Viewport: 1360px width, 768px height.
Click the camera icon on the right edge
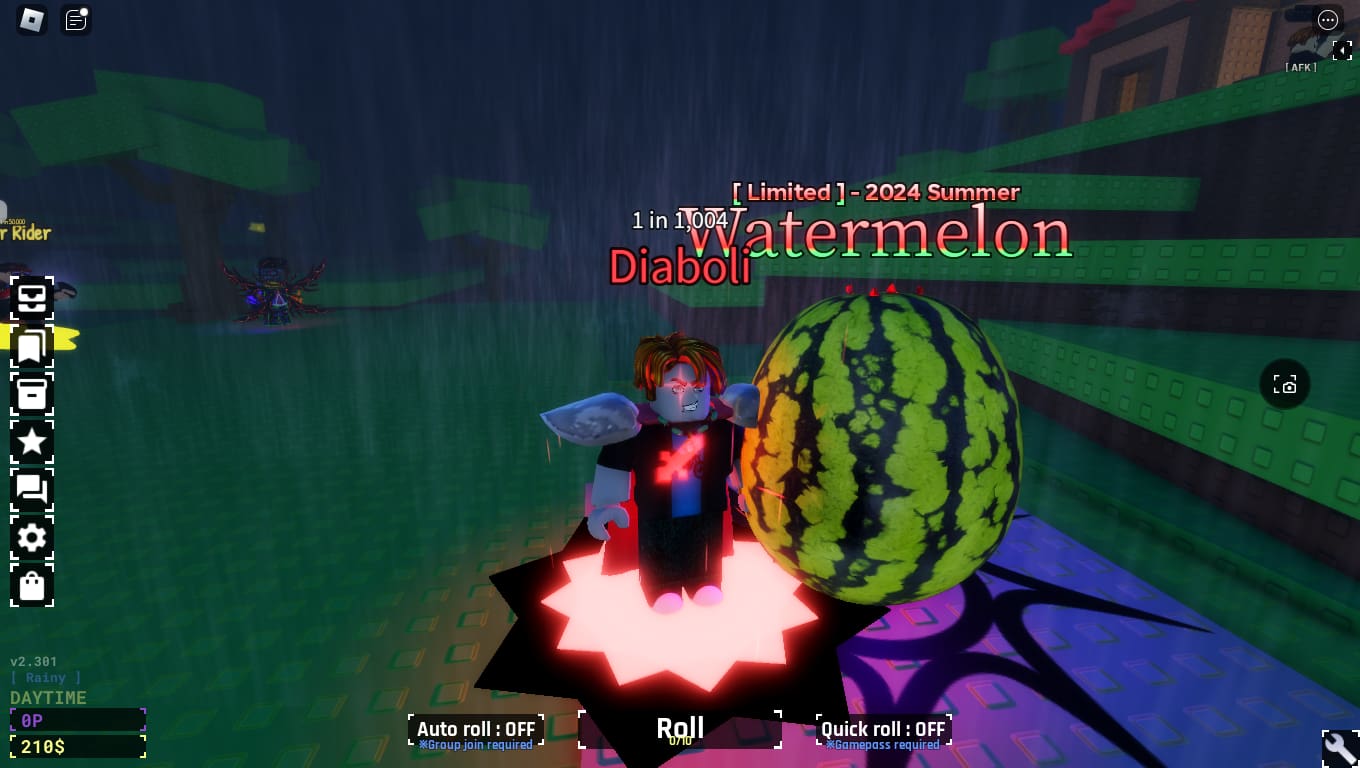(1285, 384)
